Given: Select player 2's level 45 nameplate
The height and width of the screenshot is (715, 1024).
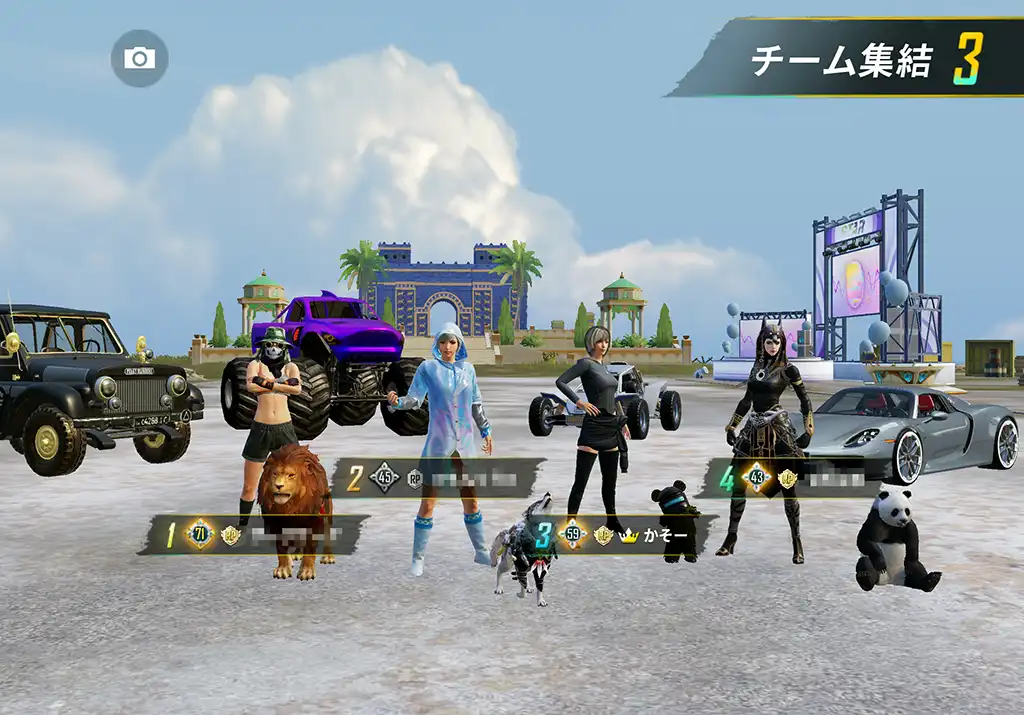Looking at the screenshot, I should click(x=438, y=478).
